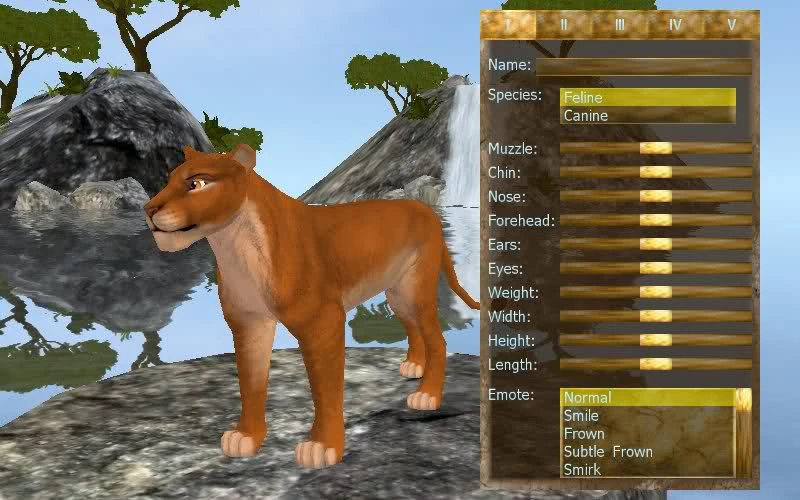The image size is (800, 500).
Task: Click the emote list scrollbar
Action: [x=743, y=432]
